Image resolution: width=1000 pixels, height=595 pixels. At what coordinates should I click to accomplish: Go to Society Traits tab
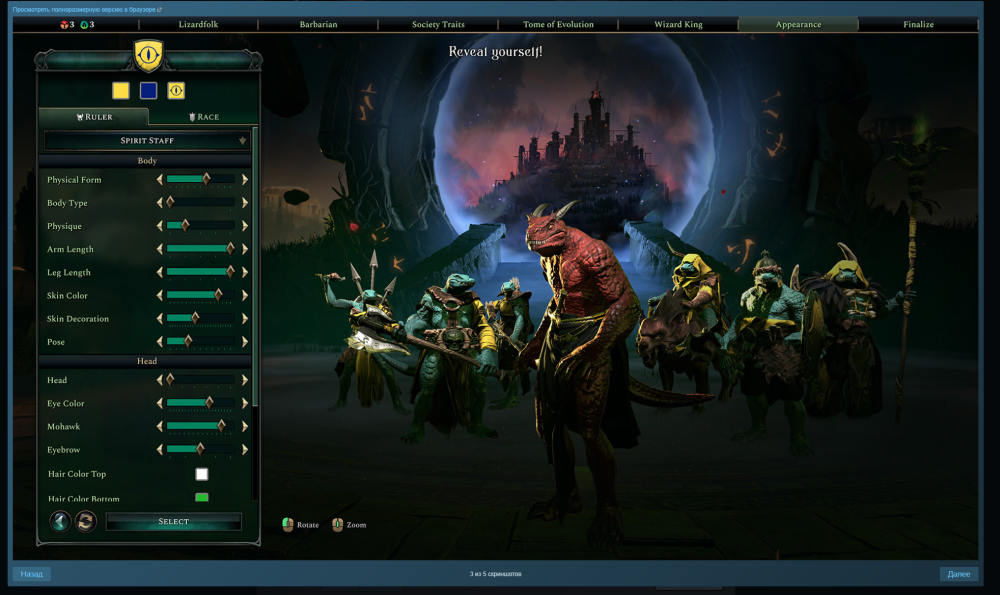[438, 24]
